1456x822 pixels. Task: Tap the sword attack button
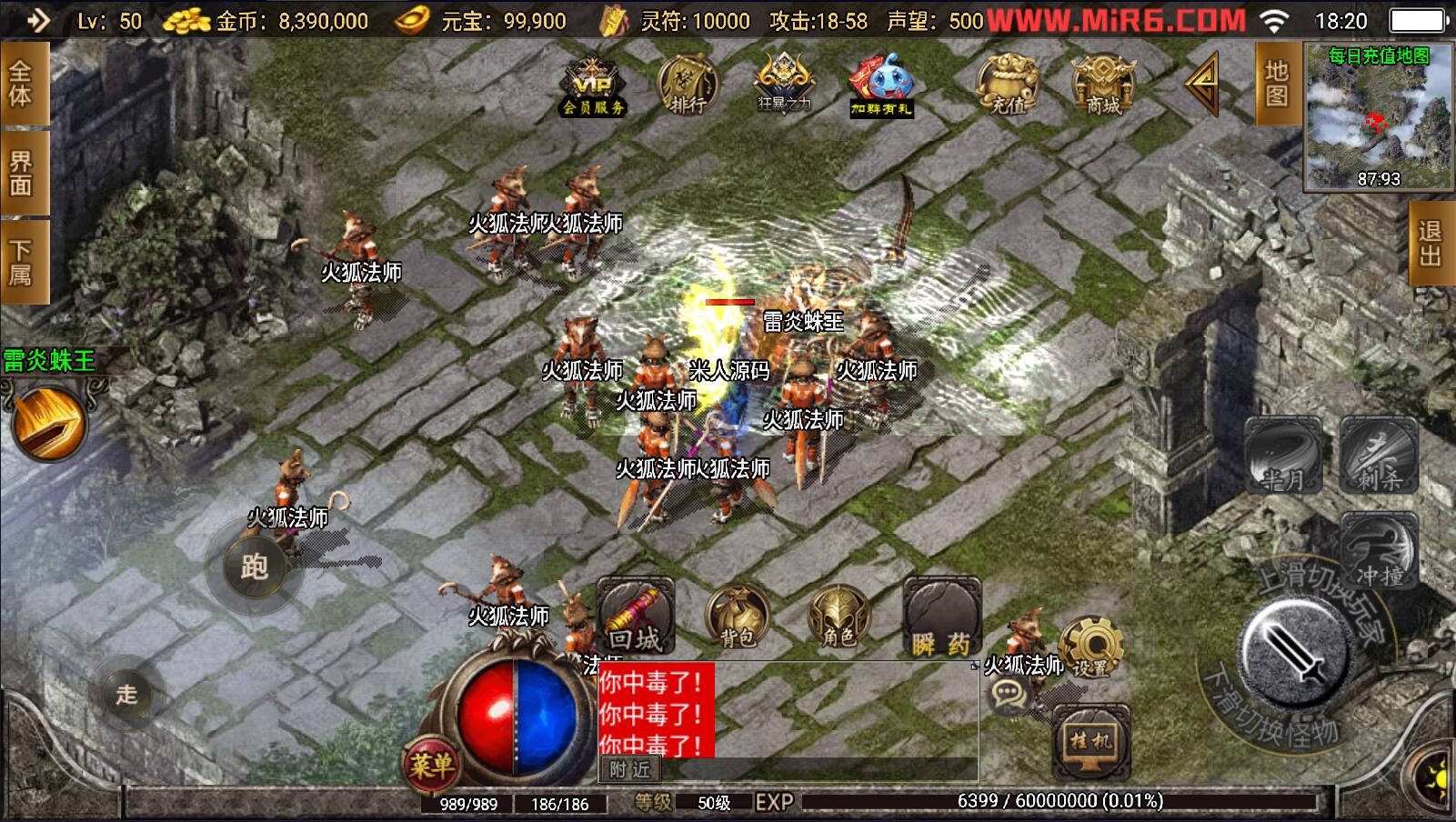pos(1294,655)
